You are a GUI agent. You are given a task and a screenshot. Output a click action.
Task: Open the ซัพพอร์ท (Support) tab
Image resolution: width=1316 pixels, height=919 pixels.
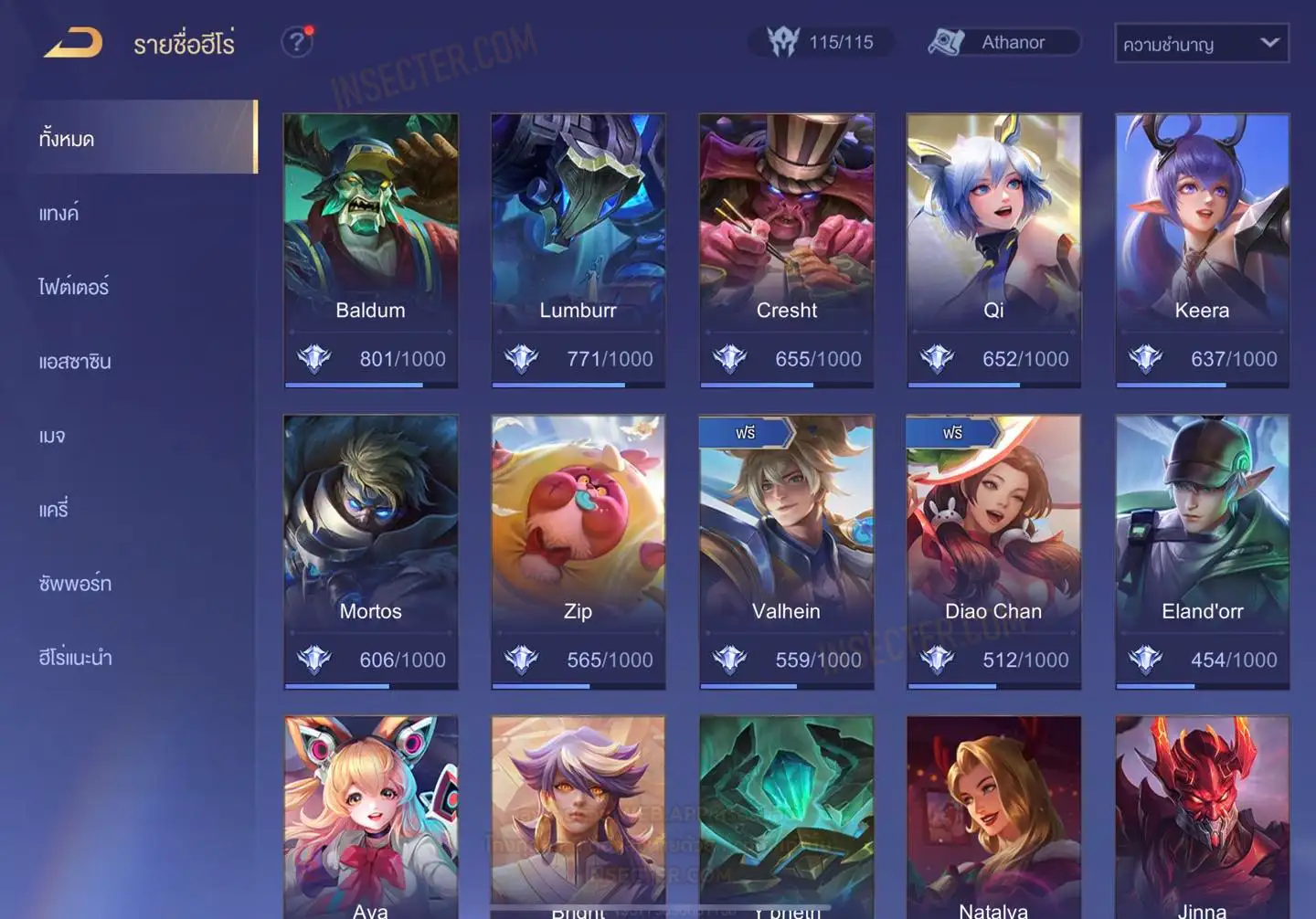[x=75, y=584]
